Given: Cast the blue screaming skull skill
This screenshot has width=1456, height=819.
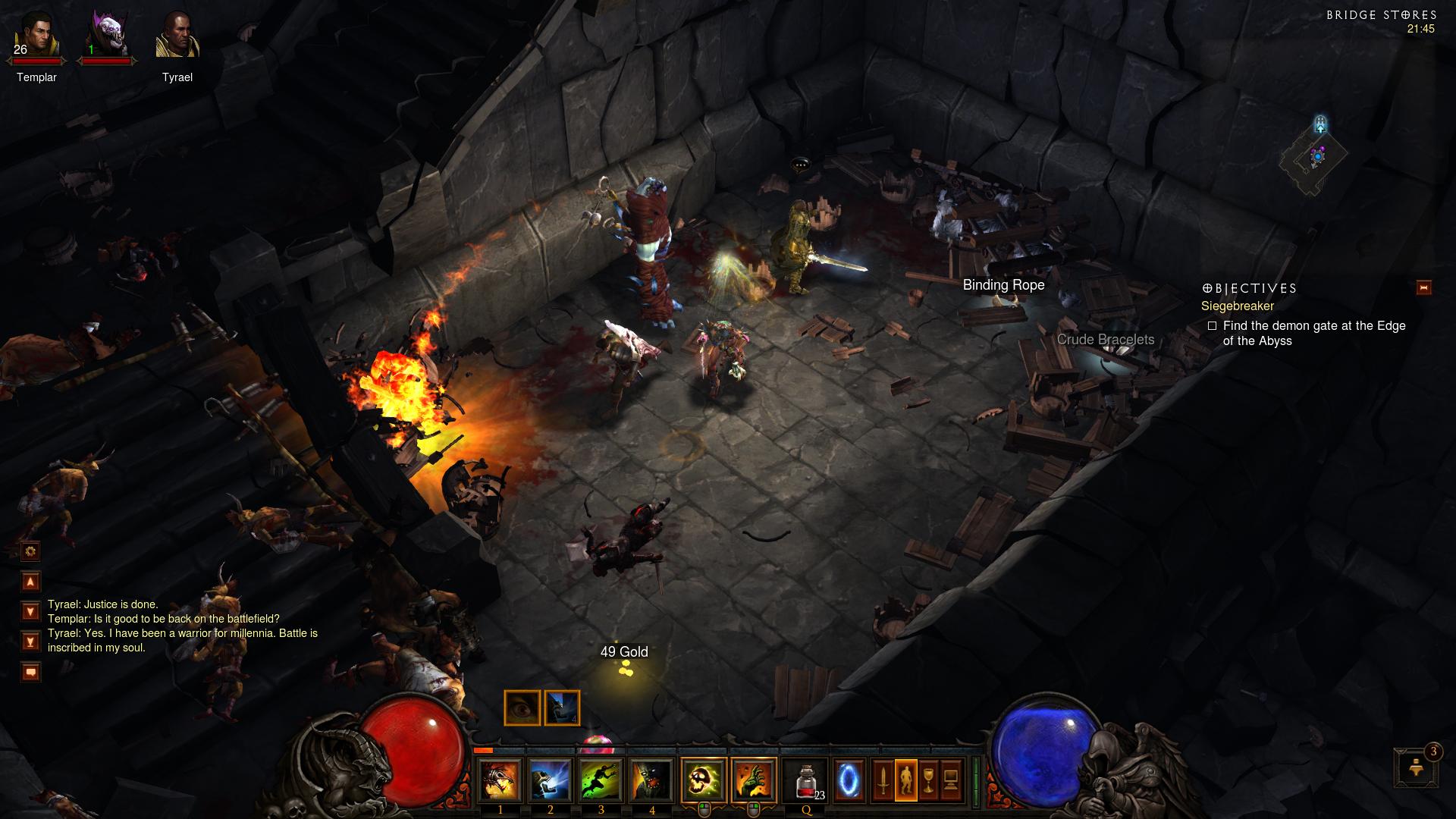Looking at the screenshot, I should pos(551,780).
